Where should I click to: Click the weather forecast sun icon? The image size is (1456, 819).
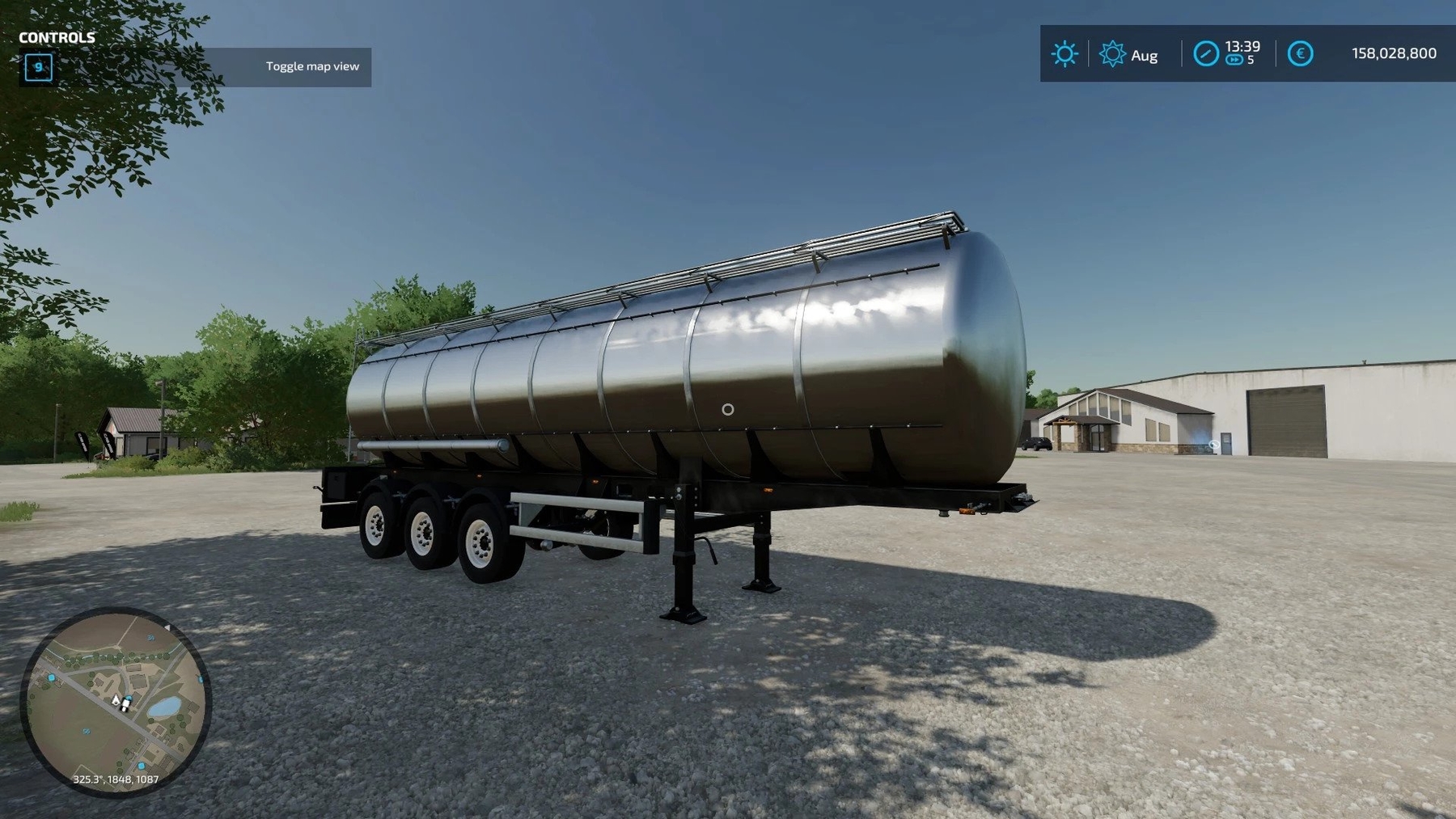(1112, 54)
